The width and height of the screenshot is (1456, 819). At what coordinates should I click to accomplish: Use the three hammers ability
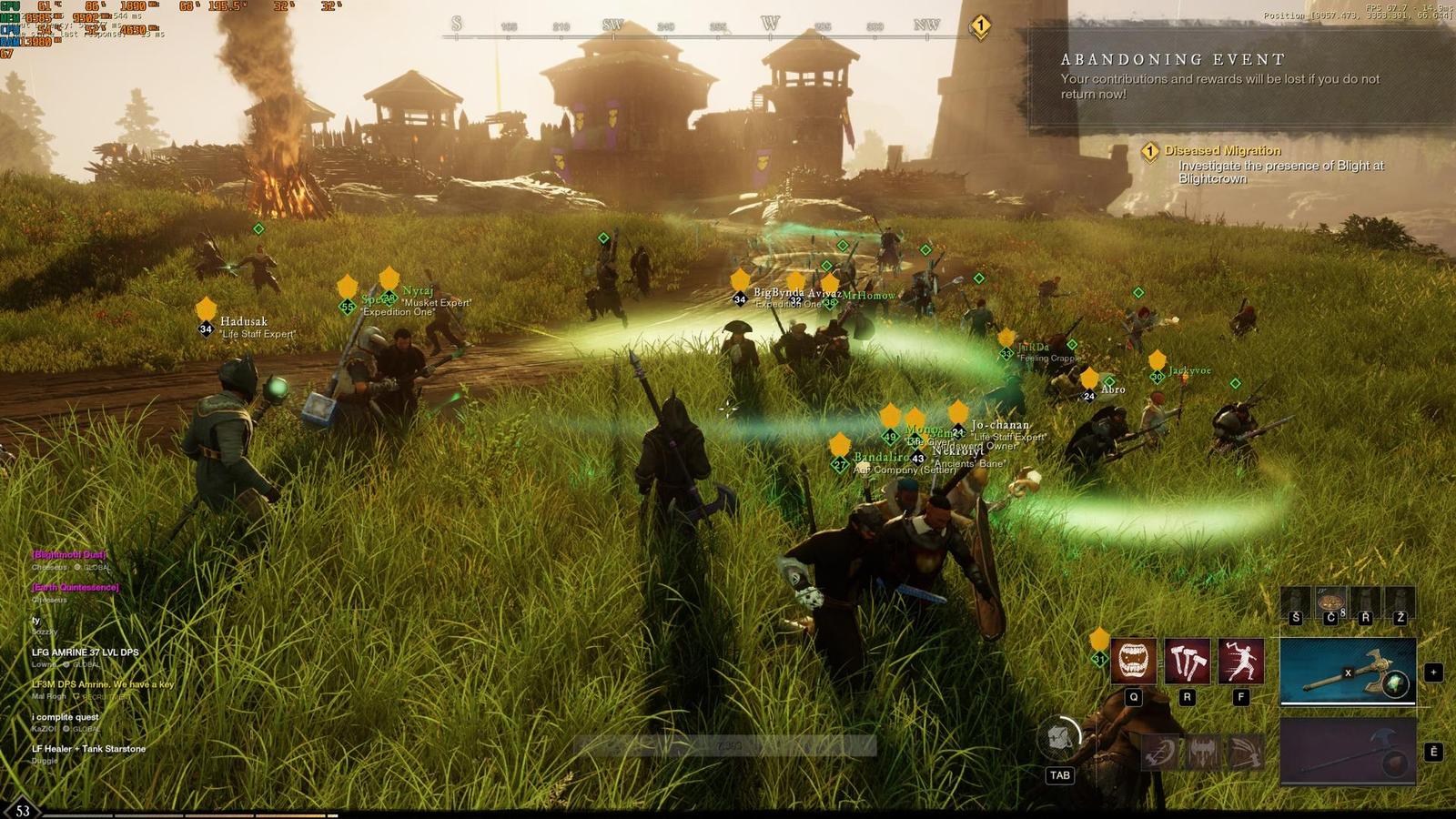(x=1187, y=660)
